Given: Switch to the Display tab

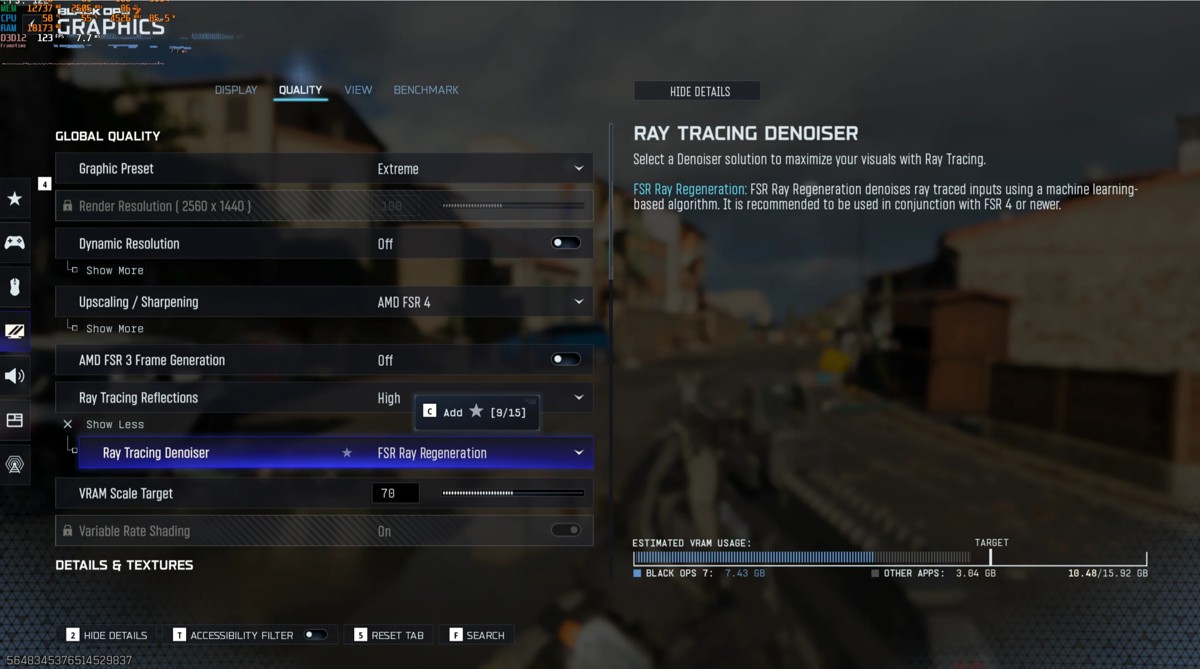Looking at the screenshot, I should [236, 90].
